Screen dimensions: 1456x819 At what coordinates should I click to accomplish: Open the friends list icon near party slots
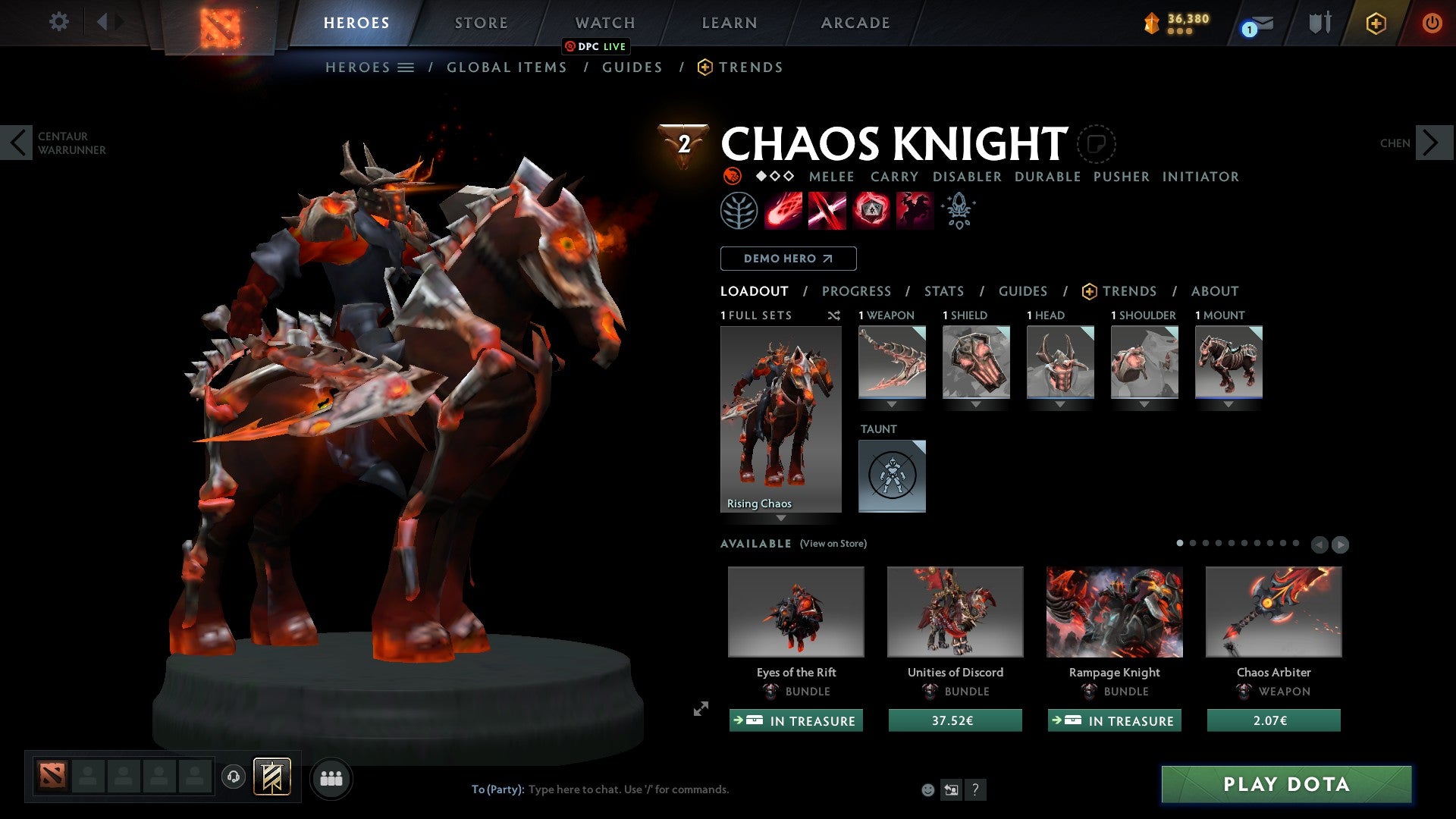click(331, 777)
